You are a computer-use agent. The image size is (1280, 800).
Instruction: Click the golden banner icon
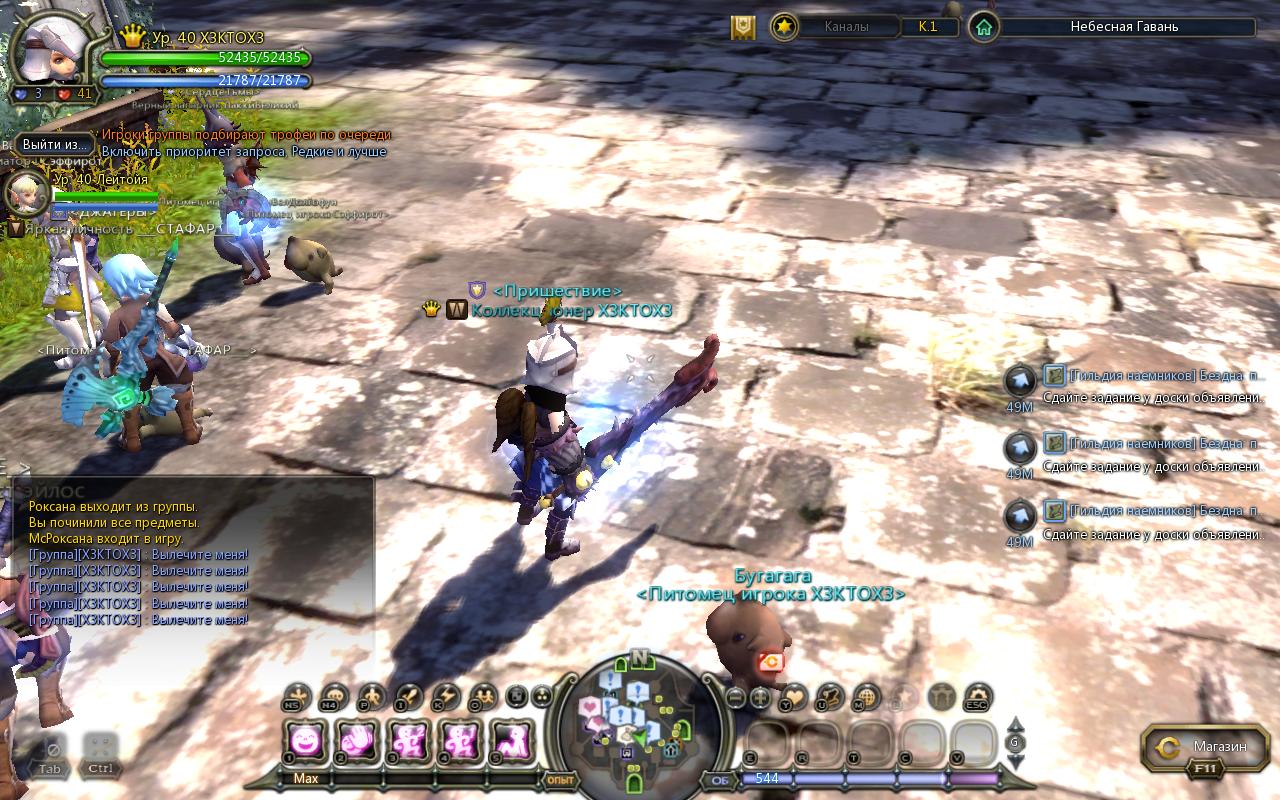743,27
